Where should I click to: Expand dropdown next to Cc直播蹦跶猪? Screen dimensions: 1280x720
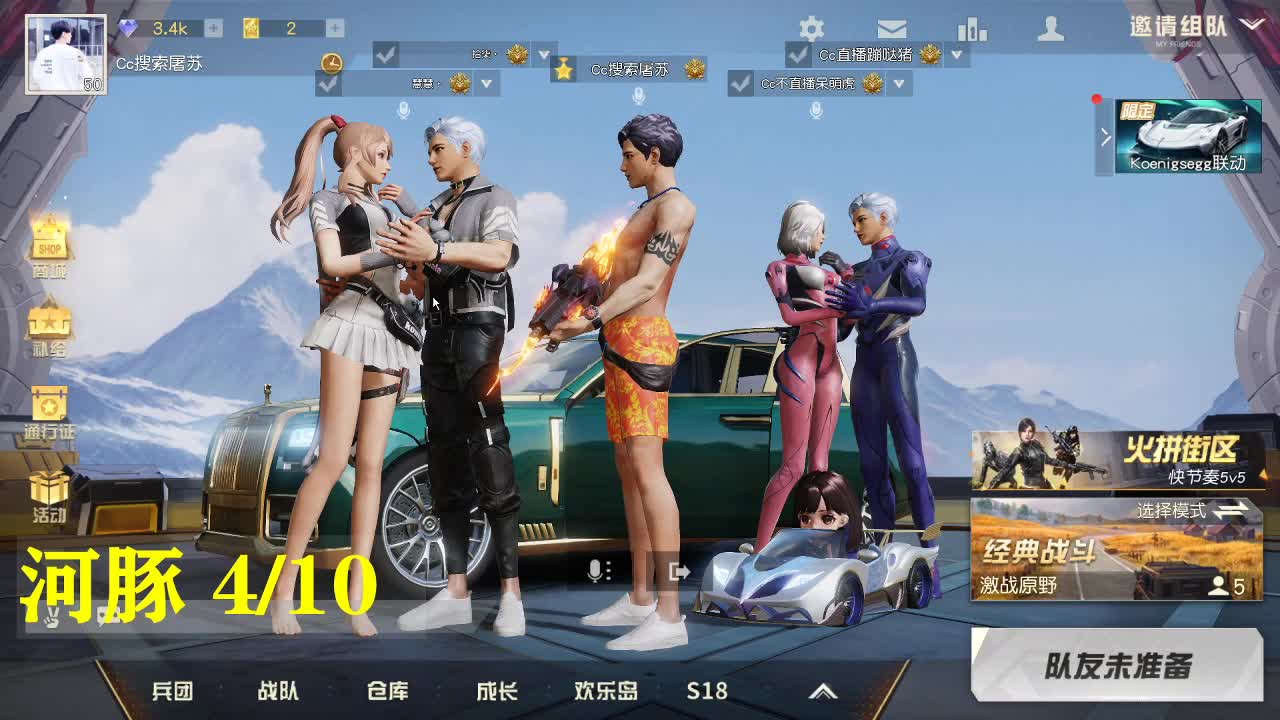pos(955,56)
